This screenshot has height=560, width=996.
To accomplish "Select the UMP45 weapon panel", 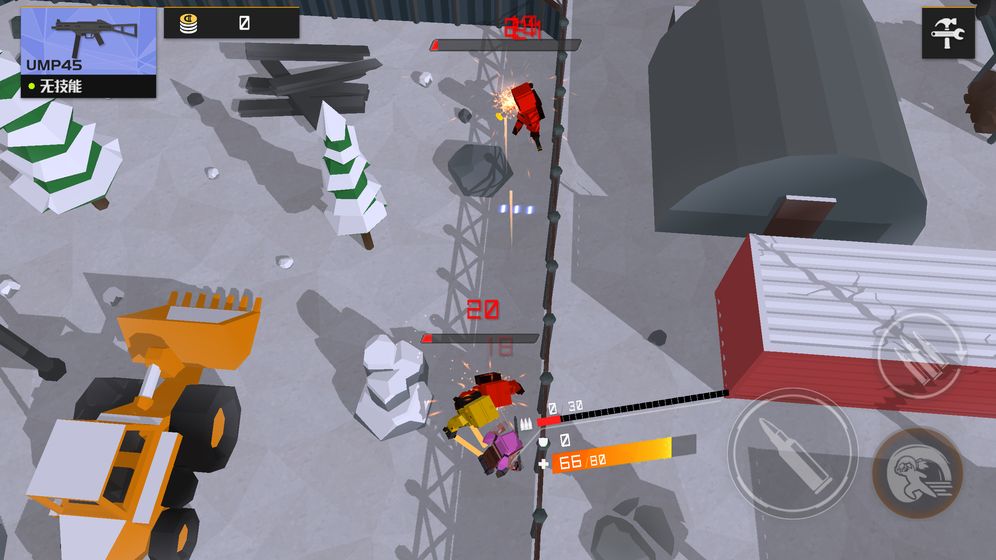I will (88, 52).
